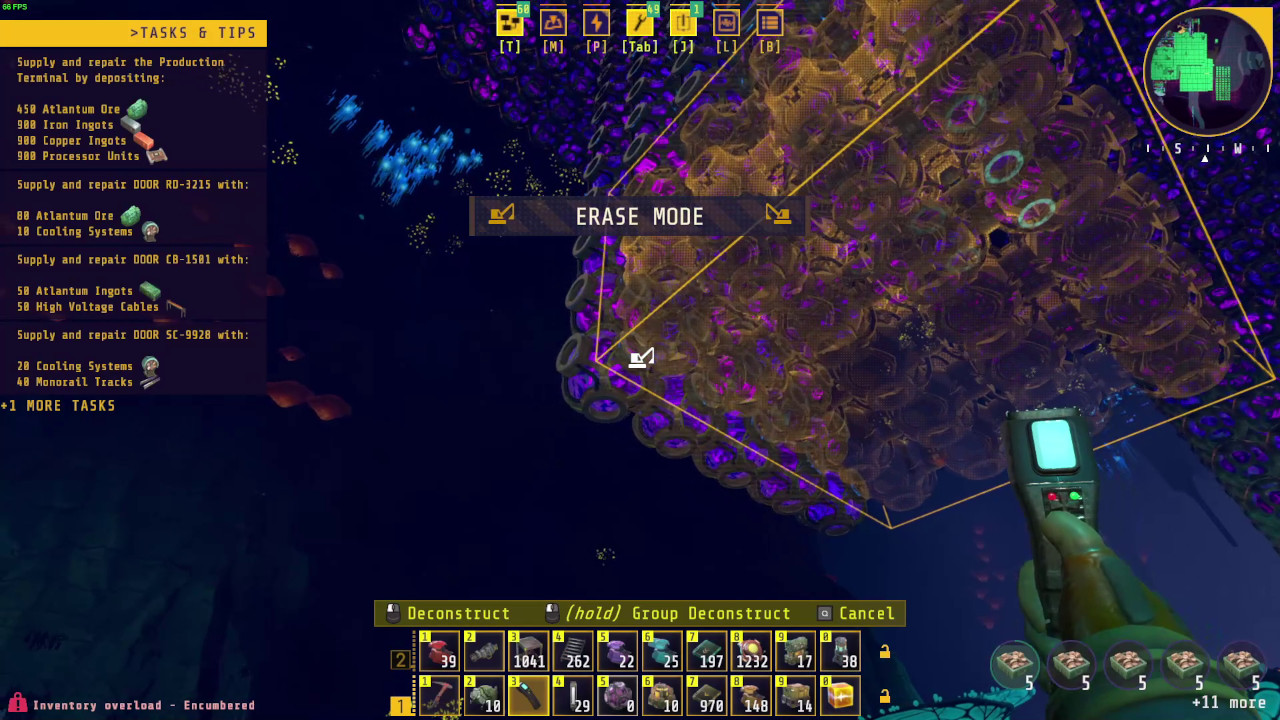Select the teal item slot with 25
Screen dimensions: 1280x720
(x=661, y=652)
